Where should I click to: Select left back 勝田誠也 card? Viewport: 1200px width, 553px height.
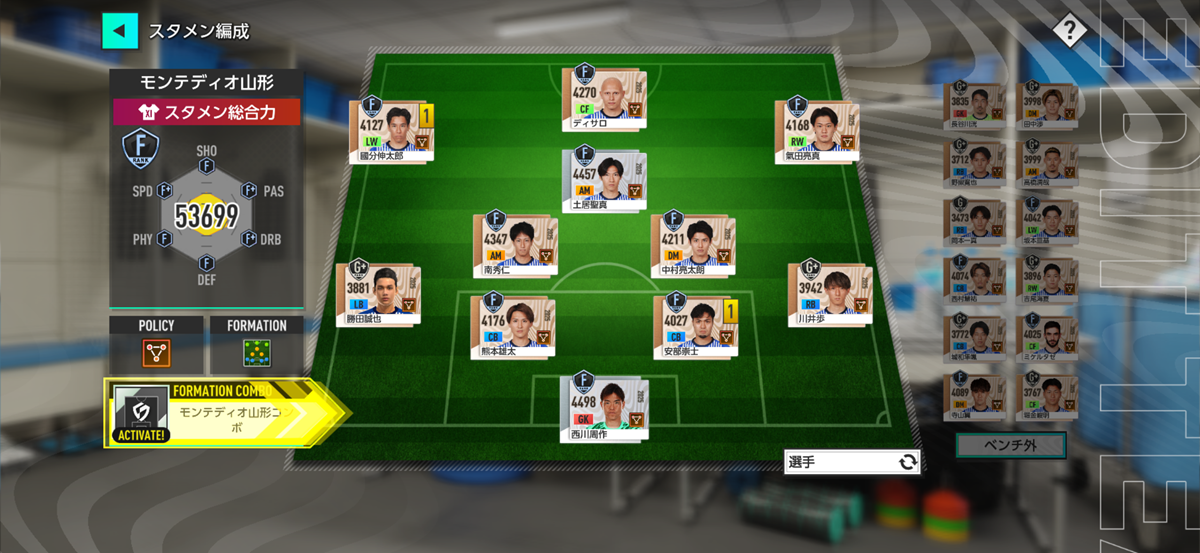[377, 295]
